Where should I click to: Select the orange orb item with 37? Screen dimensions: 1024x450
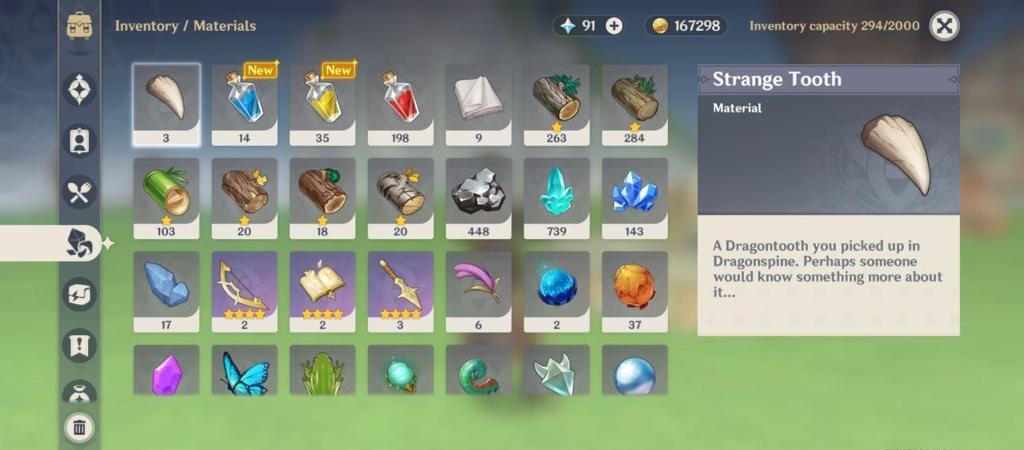coord(634,290)
